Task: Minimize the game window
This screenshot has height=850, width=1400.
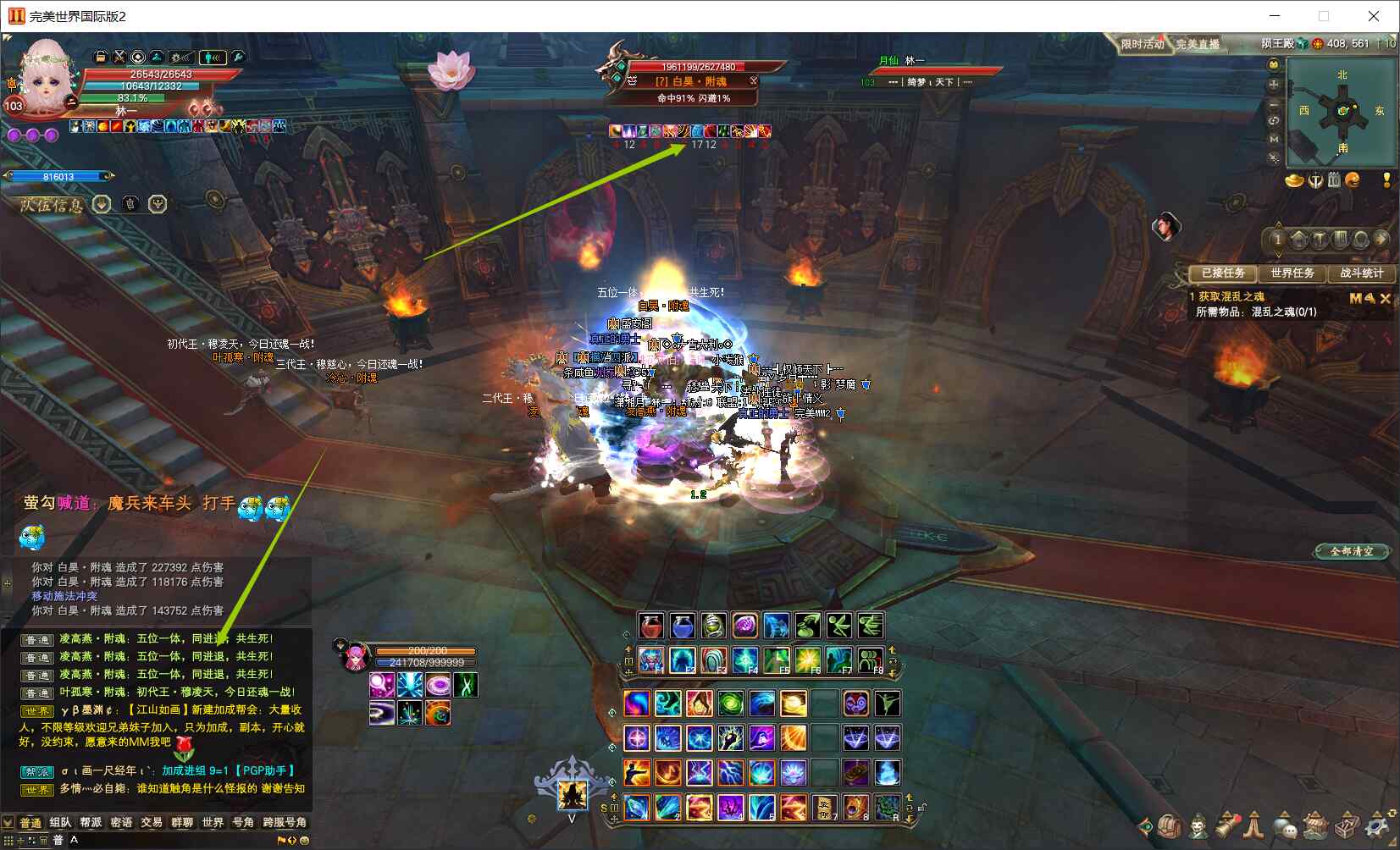Action: 1276,16
